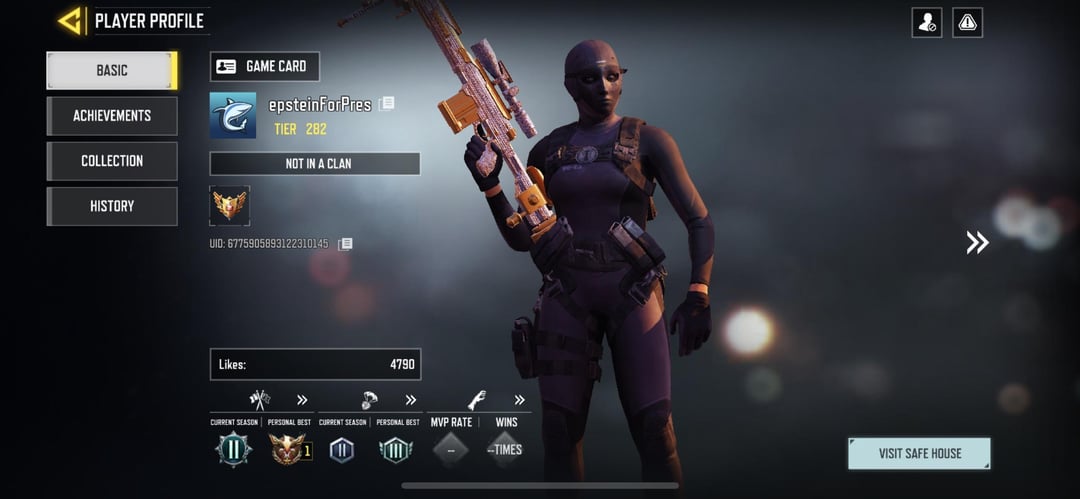Open the Game Card

pos(265,66)
